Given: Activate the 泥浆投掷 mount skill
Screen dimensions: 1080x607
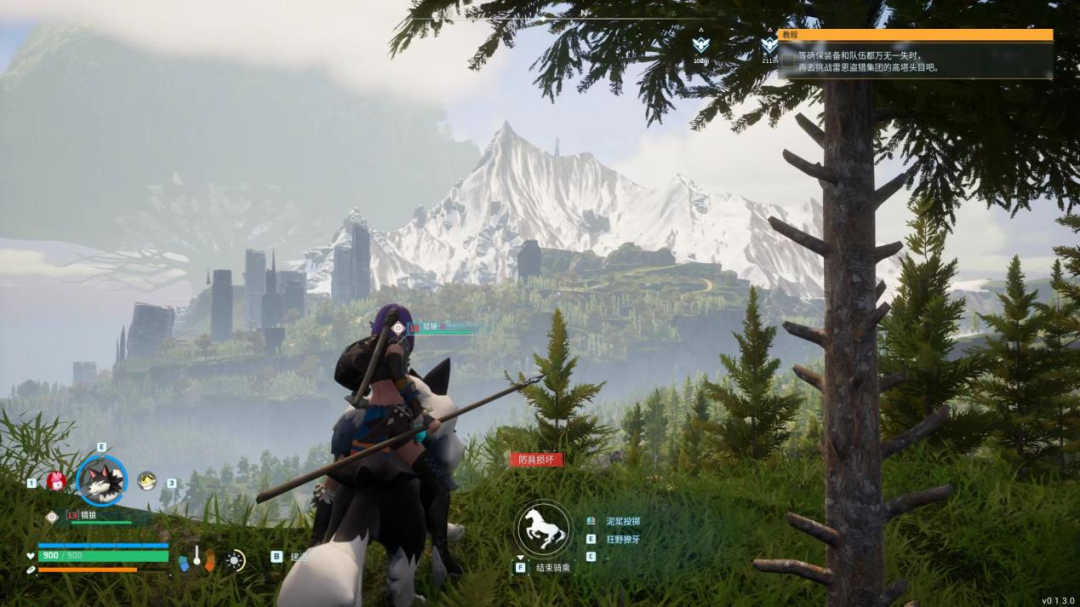Looking at the screenshot, I should pos(622,521).
